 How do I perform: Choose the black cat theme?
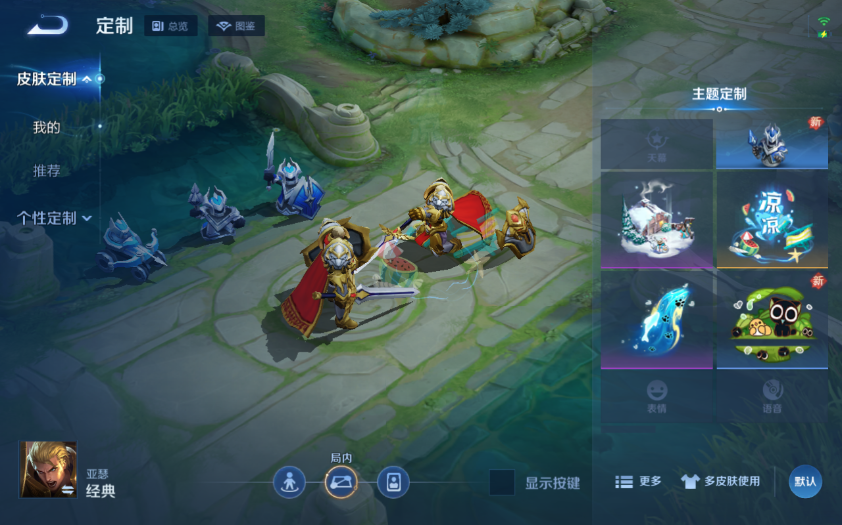coord(771,319)
